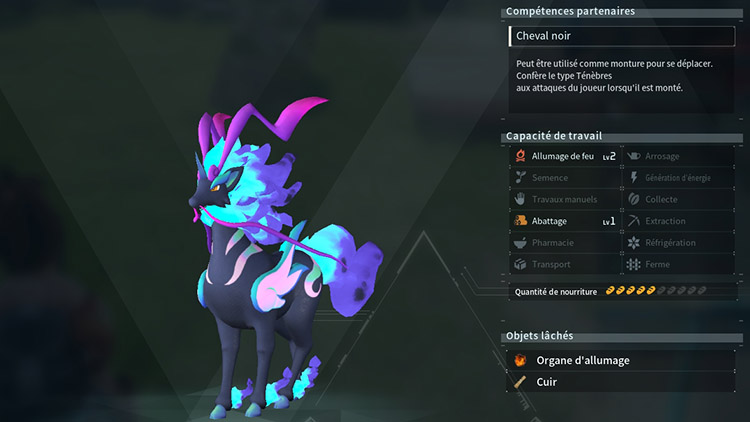Select the Ferme work entry
This screenshot has height=422, width=750.
click(678, 265)
